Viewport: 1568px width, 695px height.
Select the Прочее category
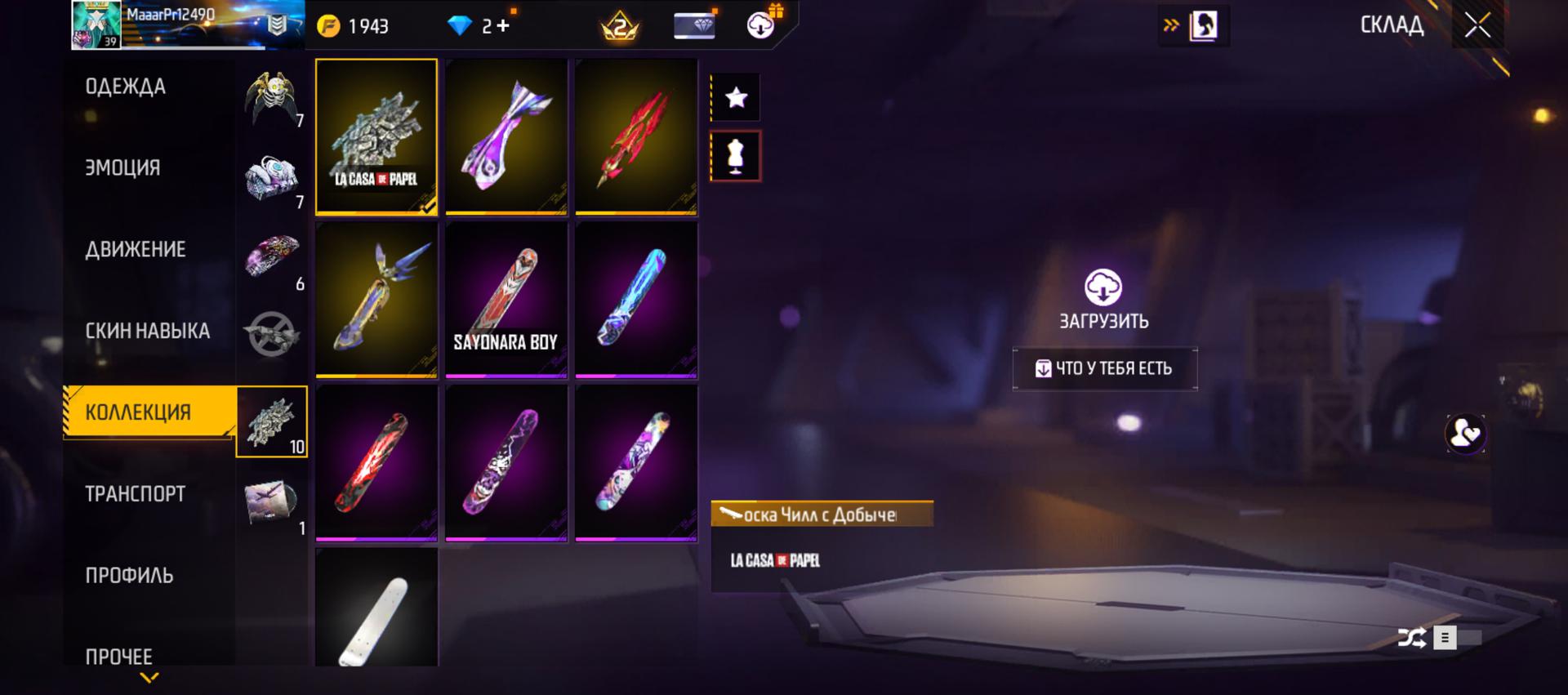119,657
